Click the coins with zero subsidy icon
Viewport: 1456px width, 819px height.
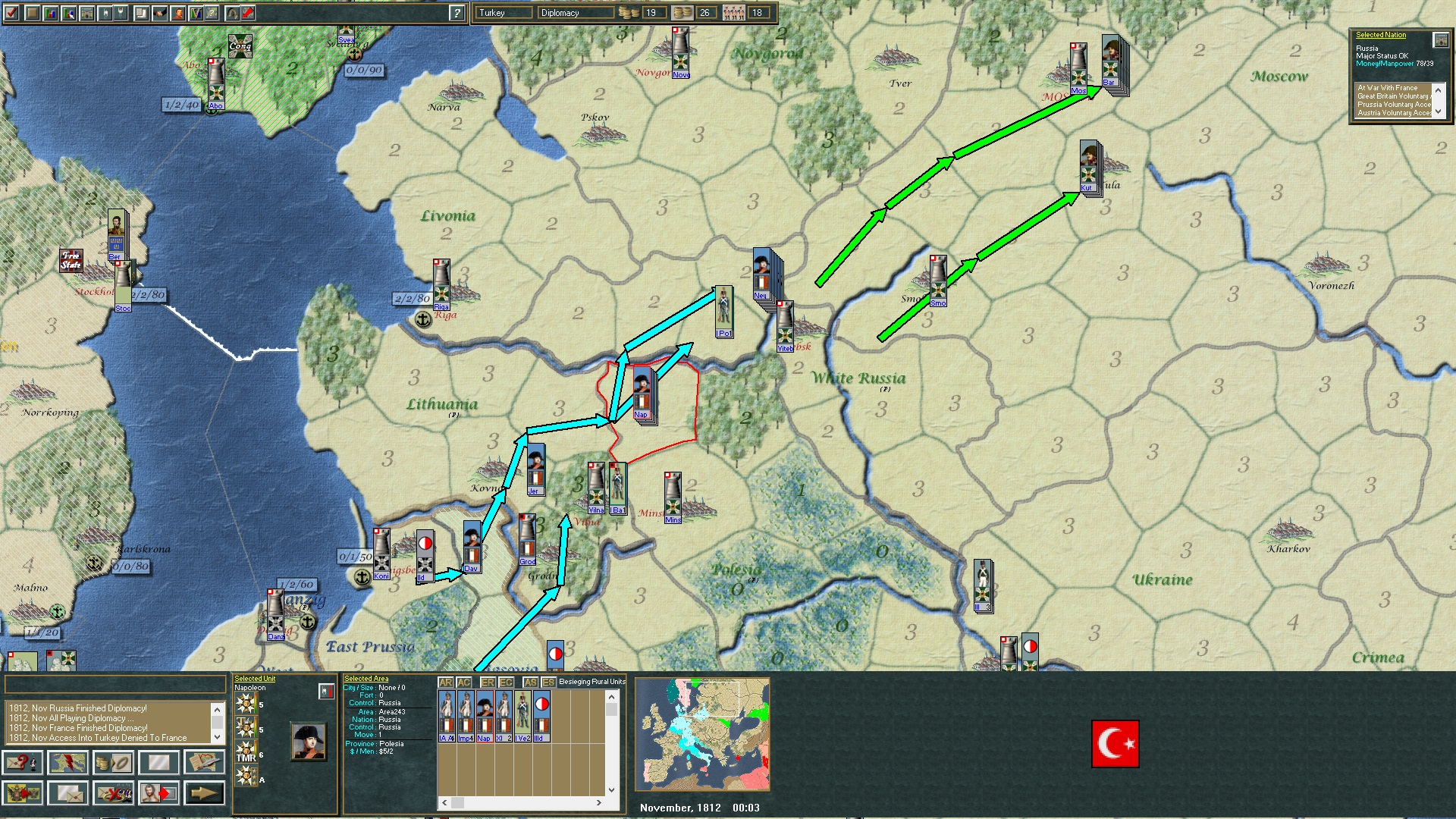[114, 763]
